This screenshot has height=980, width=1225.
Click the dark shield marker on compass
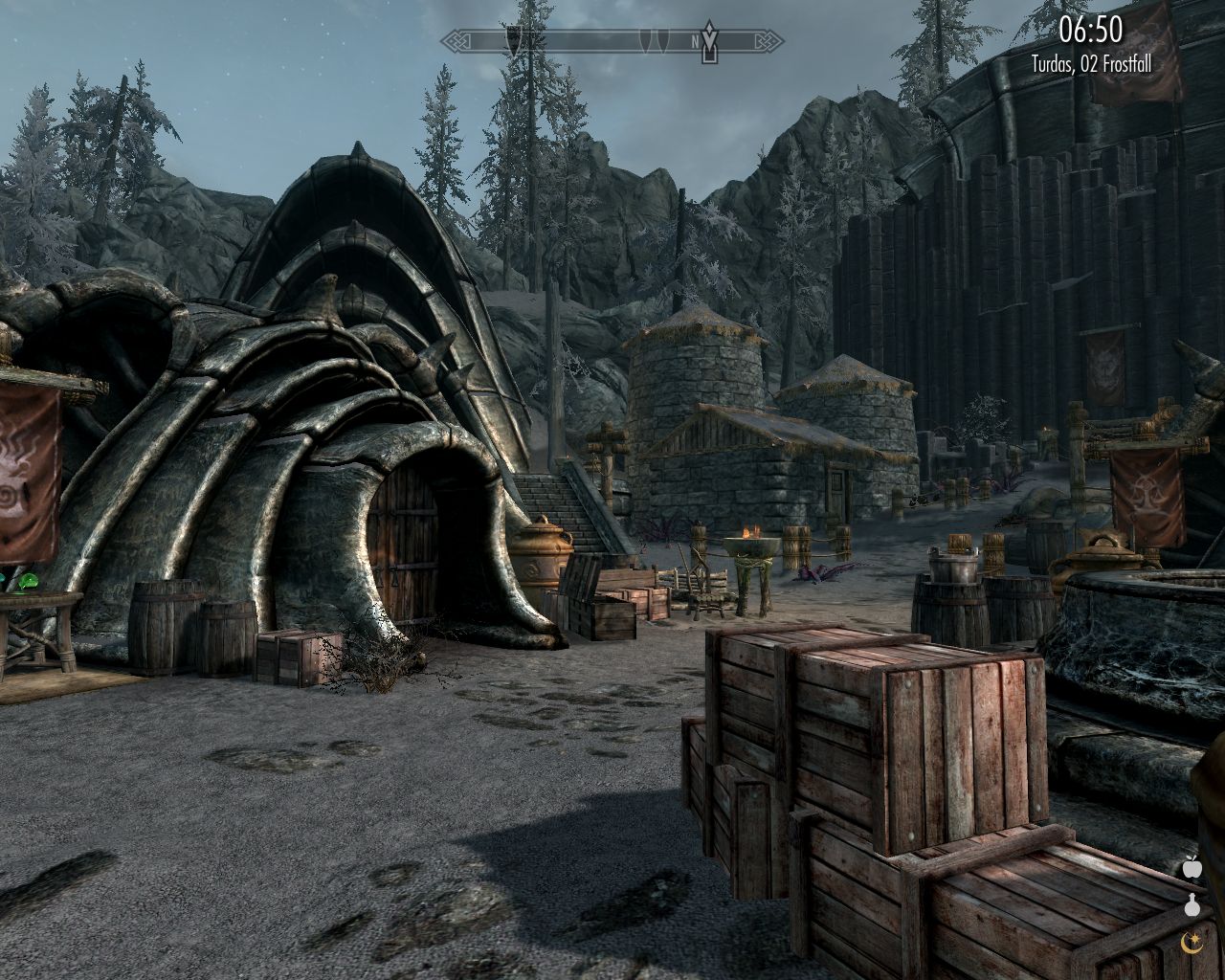coord(514,39)
